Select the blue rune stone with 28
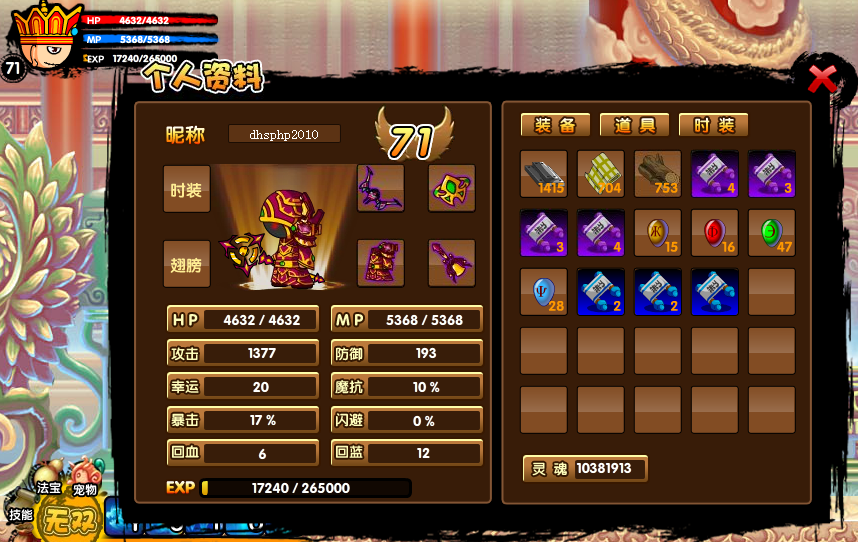This screenshot has height=542, width=858. 544,292
